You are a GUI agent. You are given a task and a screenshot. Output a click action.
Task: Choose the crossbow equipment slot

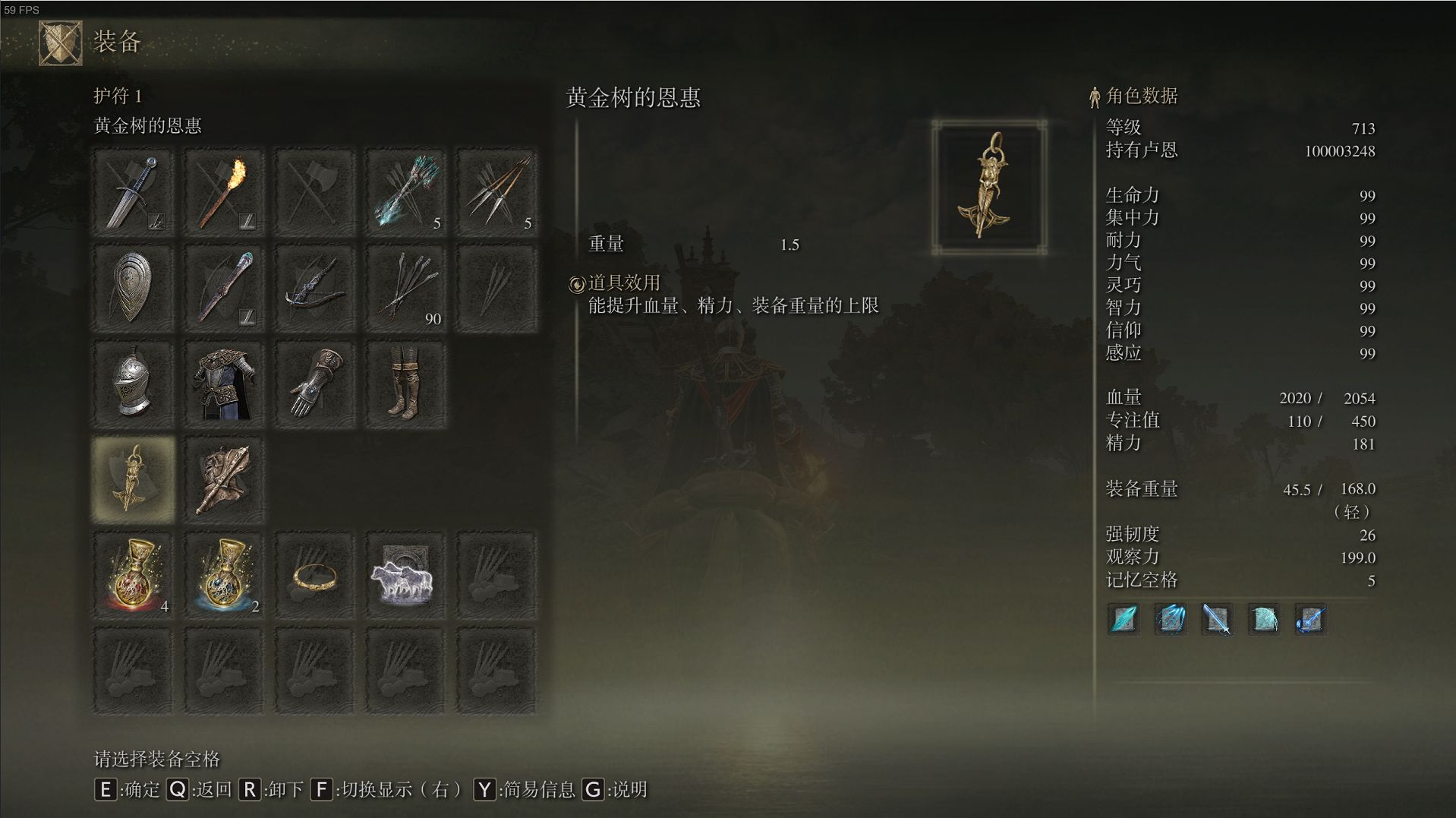click(x=315, y=288)
